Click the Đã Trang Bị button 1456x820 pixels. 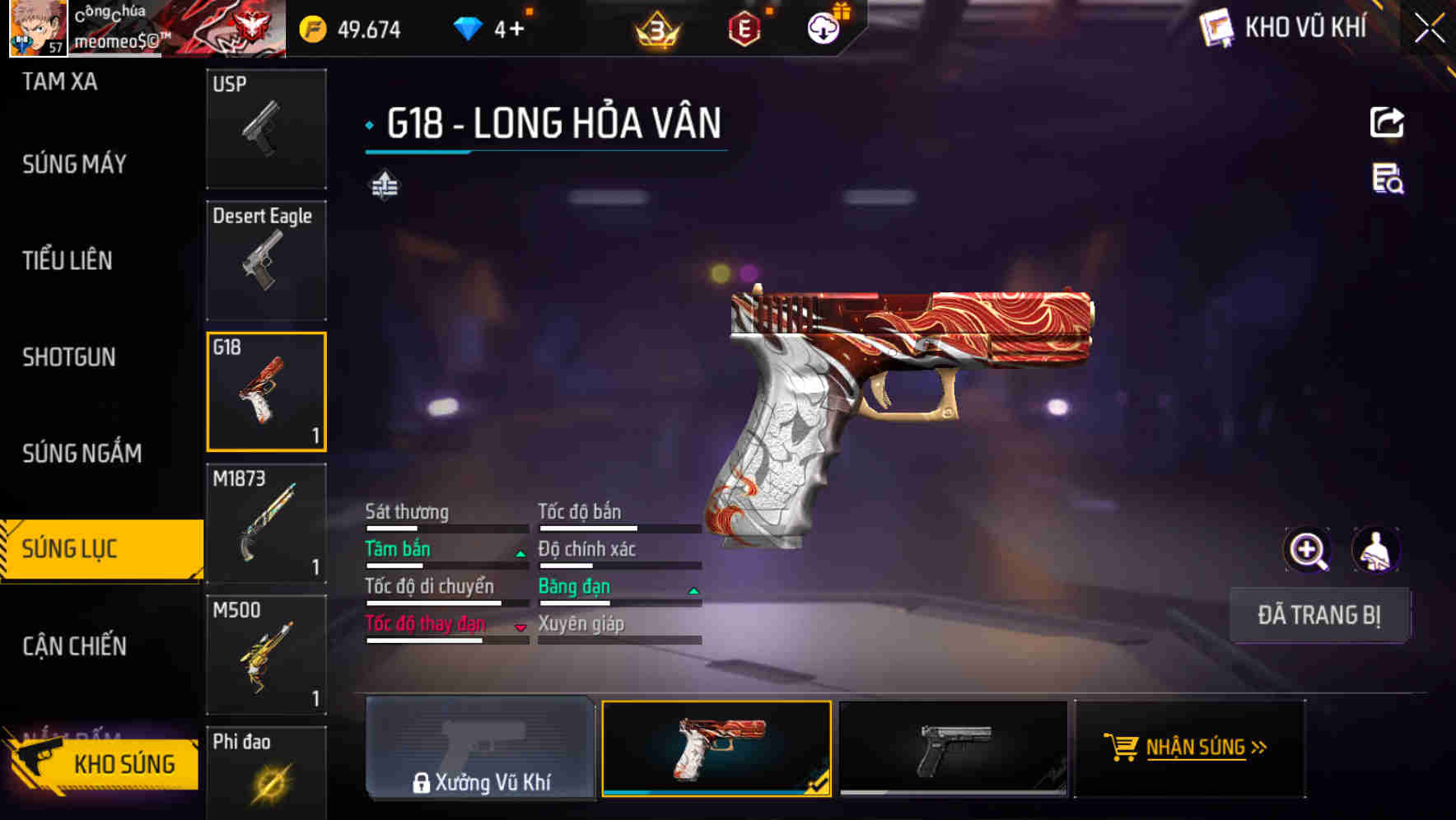coord(1318,615)
